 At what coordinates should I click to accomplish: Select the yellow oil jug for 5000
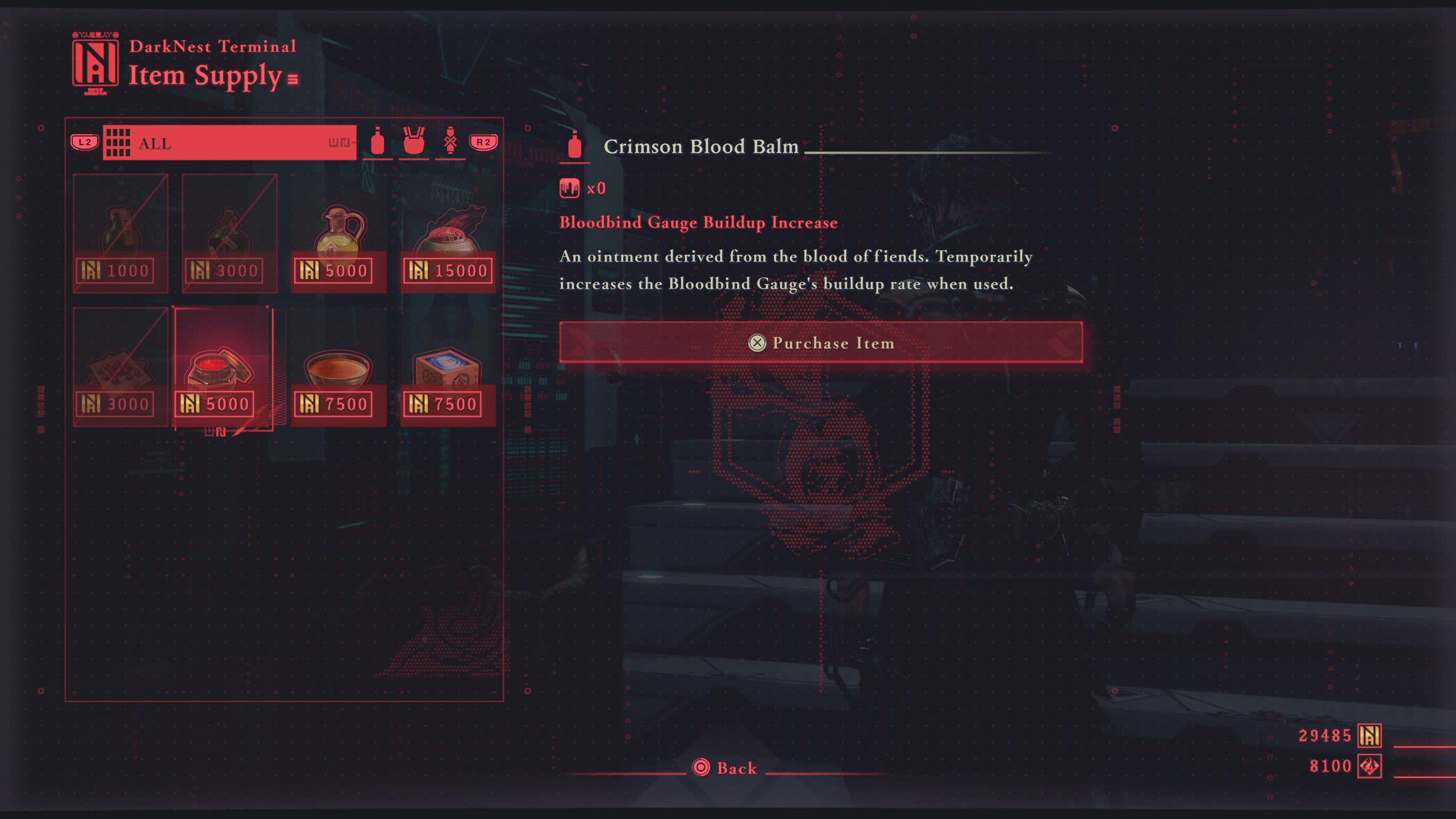(x=339, y=233)
